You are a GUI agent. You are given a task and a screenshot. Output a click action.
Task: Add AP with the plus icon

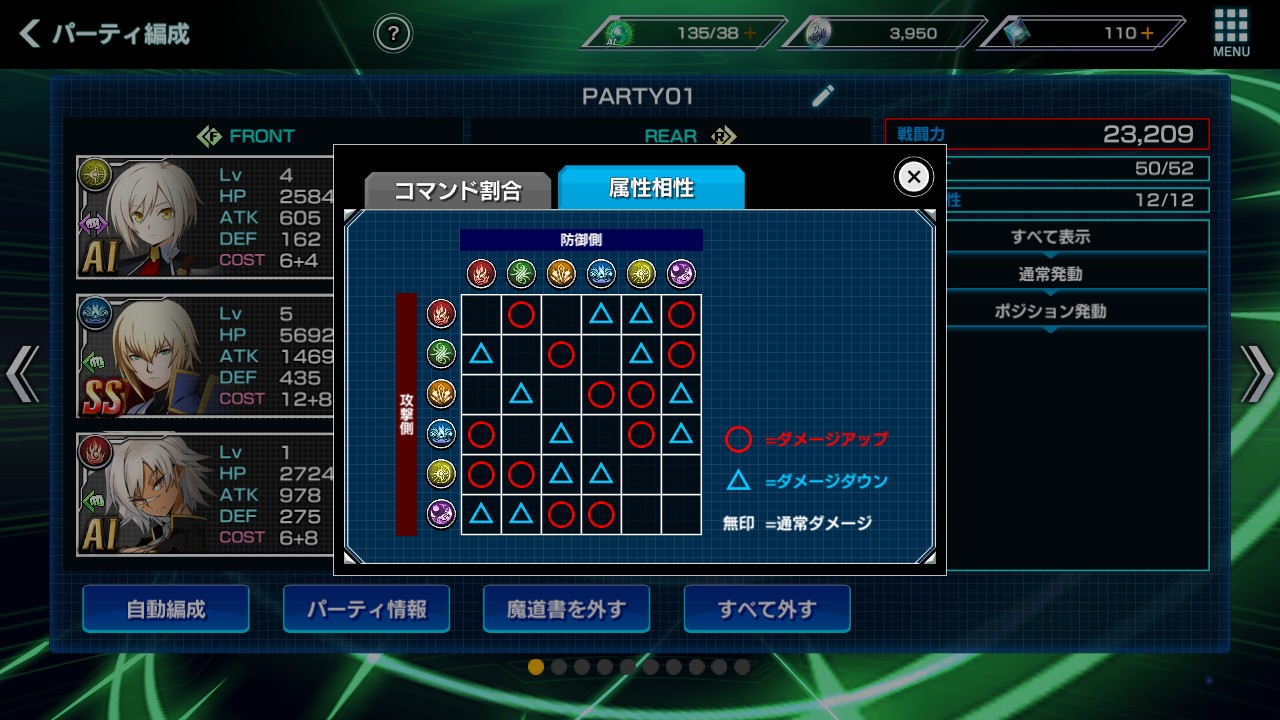coord(749,33)
